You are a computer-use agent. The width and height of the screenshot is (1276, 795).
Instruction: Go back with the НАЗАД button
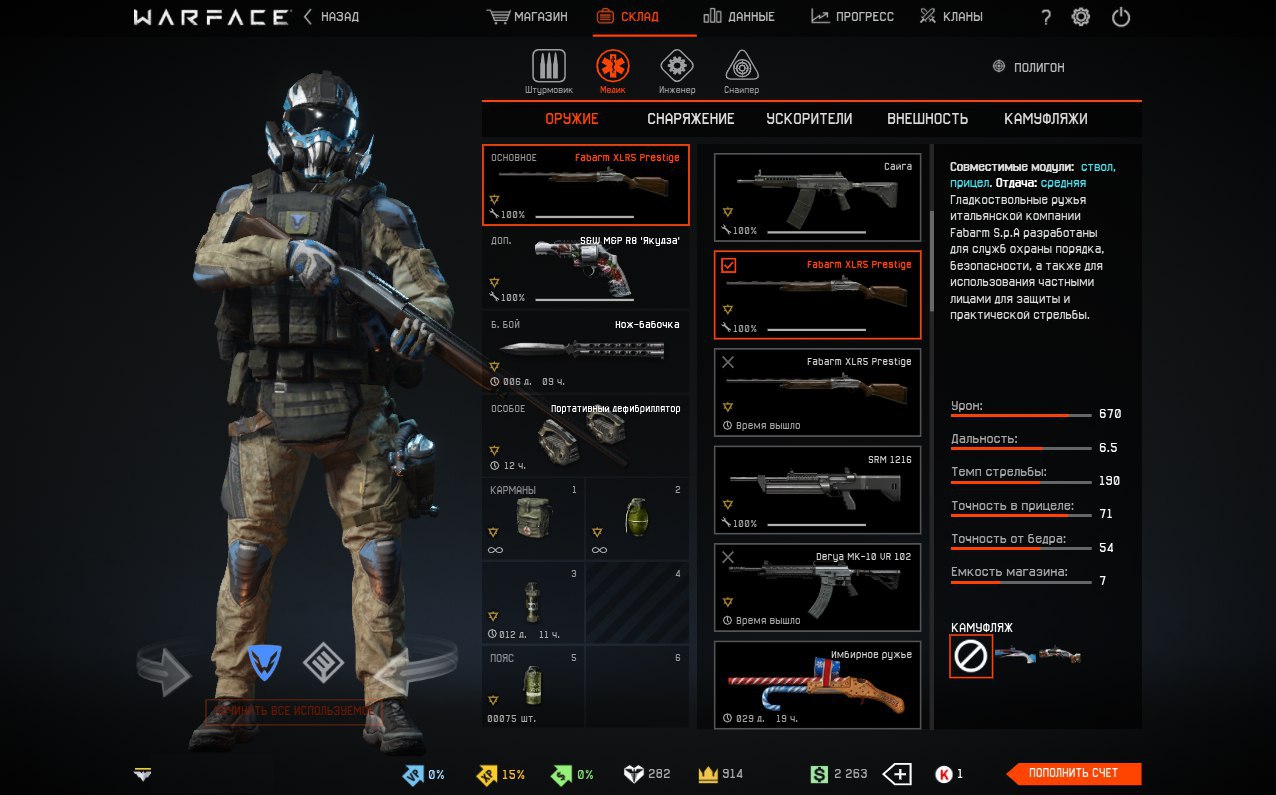332,17
